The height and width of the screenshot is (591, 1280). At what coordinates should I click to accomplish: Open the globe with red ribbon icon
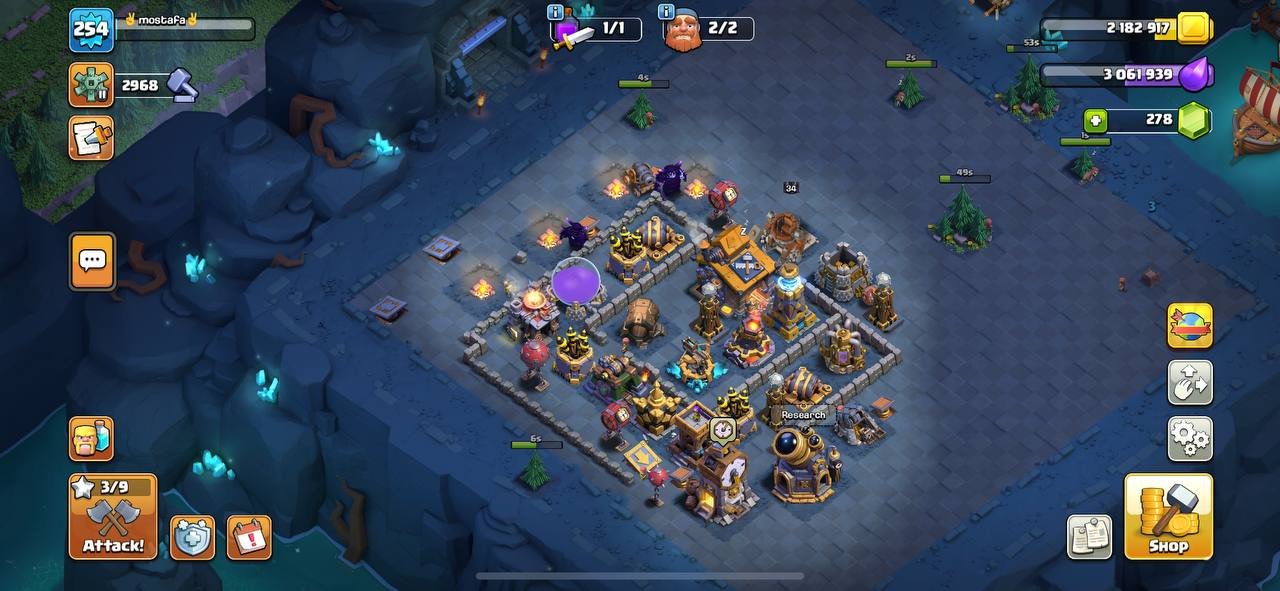point(1190,326)
